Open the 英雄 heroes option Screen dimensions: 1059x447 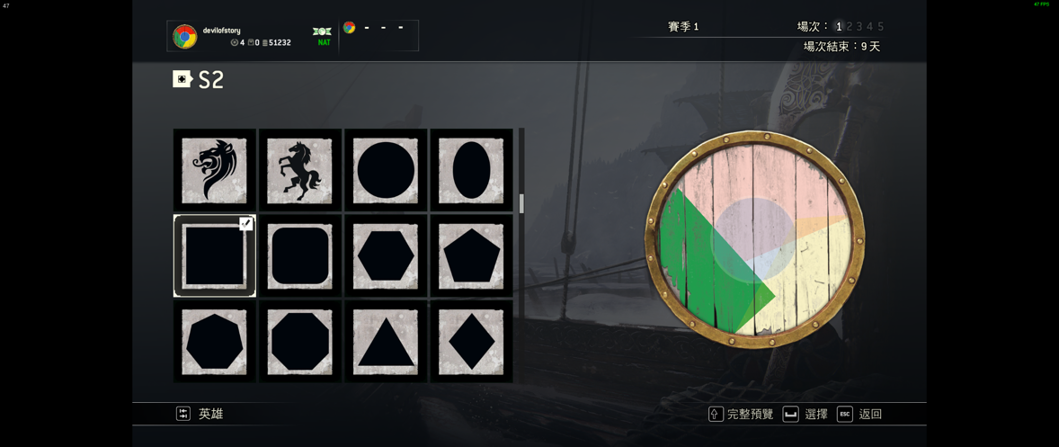[x=200, y=414]
